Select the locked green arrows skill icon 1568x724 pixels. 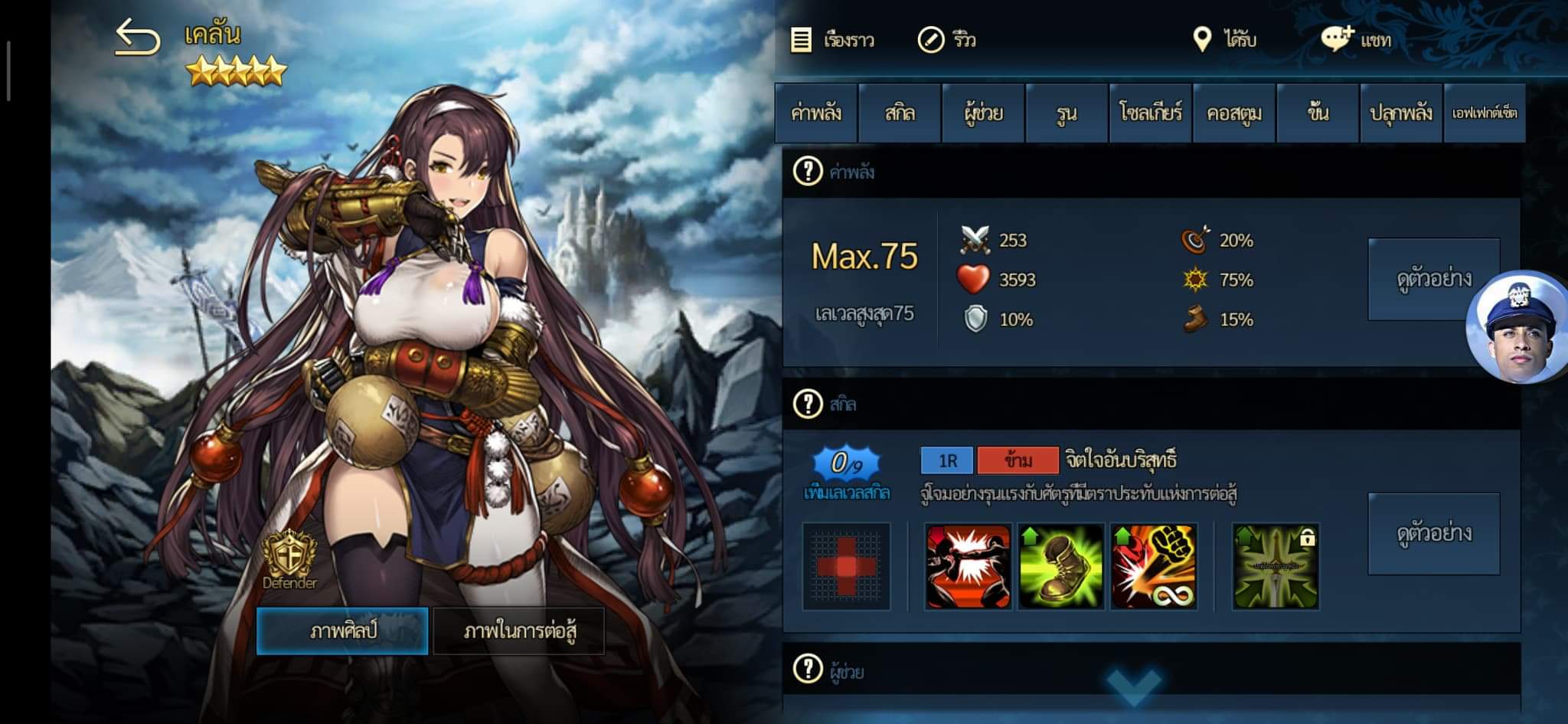click(x=1276, y=567)
